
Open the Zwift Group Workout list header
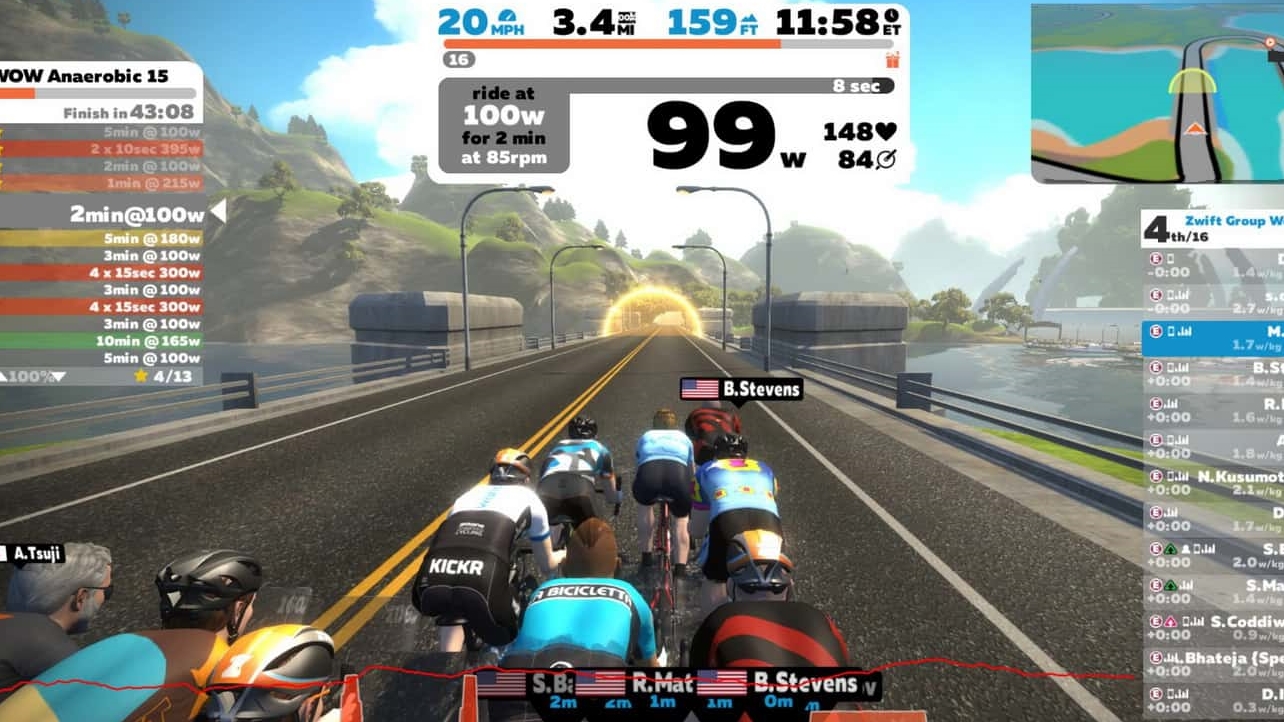pyautogui.click(x=1213, y=228)
